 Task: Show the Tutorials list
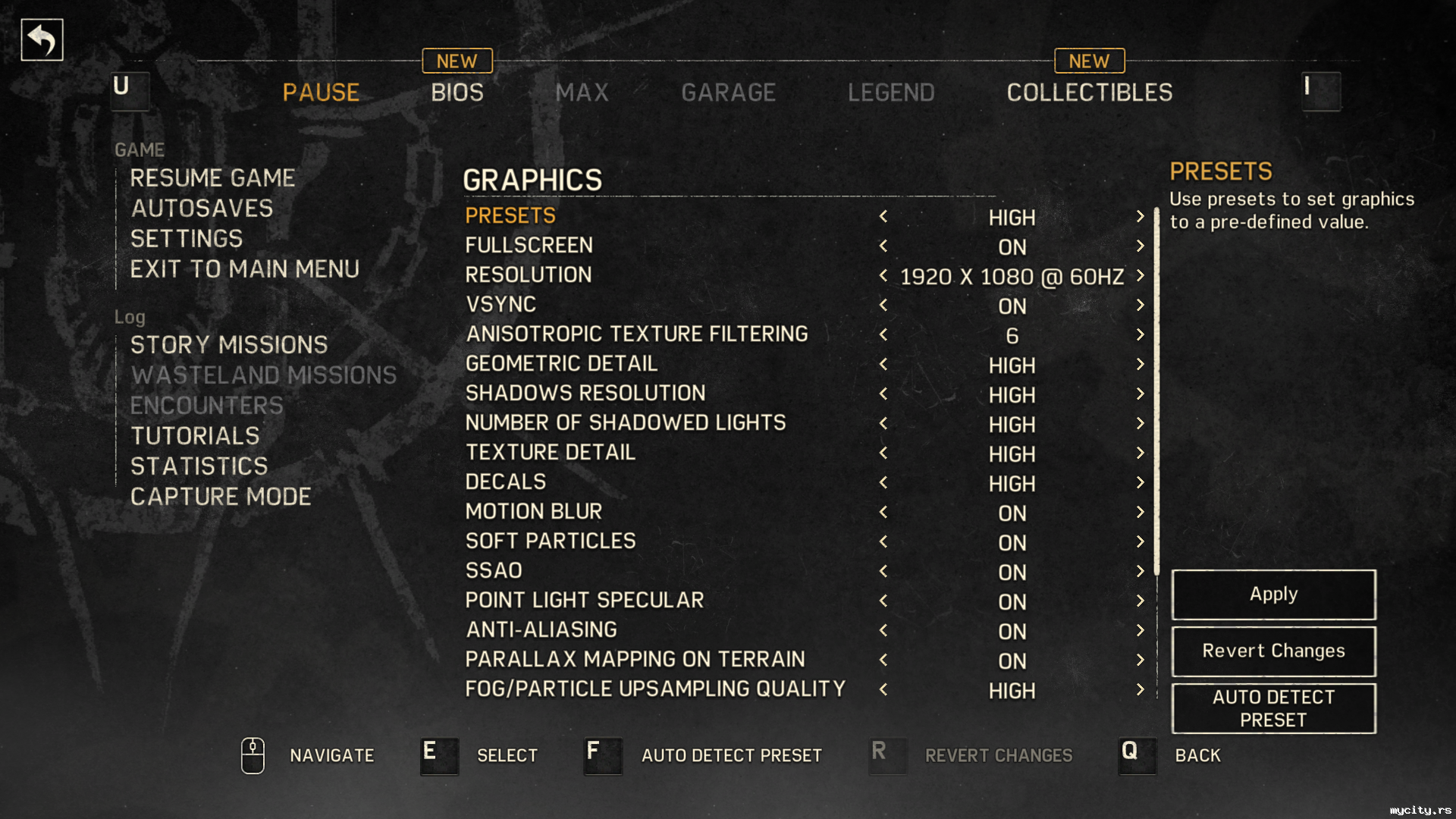click(x=195, y=436)
